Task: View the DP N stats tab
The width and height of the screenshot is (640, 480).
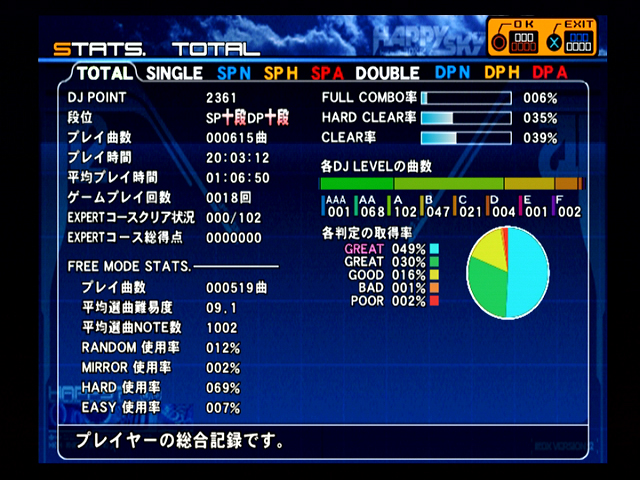Action: 453,73
